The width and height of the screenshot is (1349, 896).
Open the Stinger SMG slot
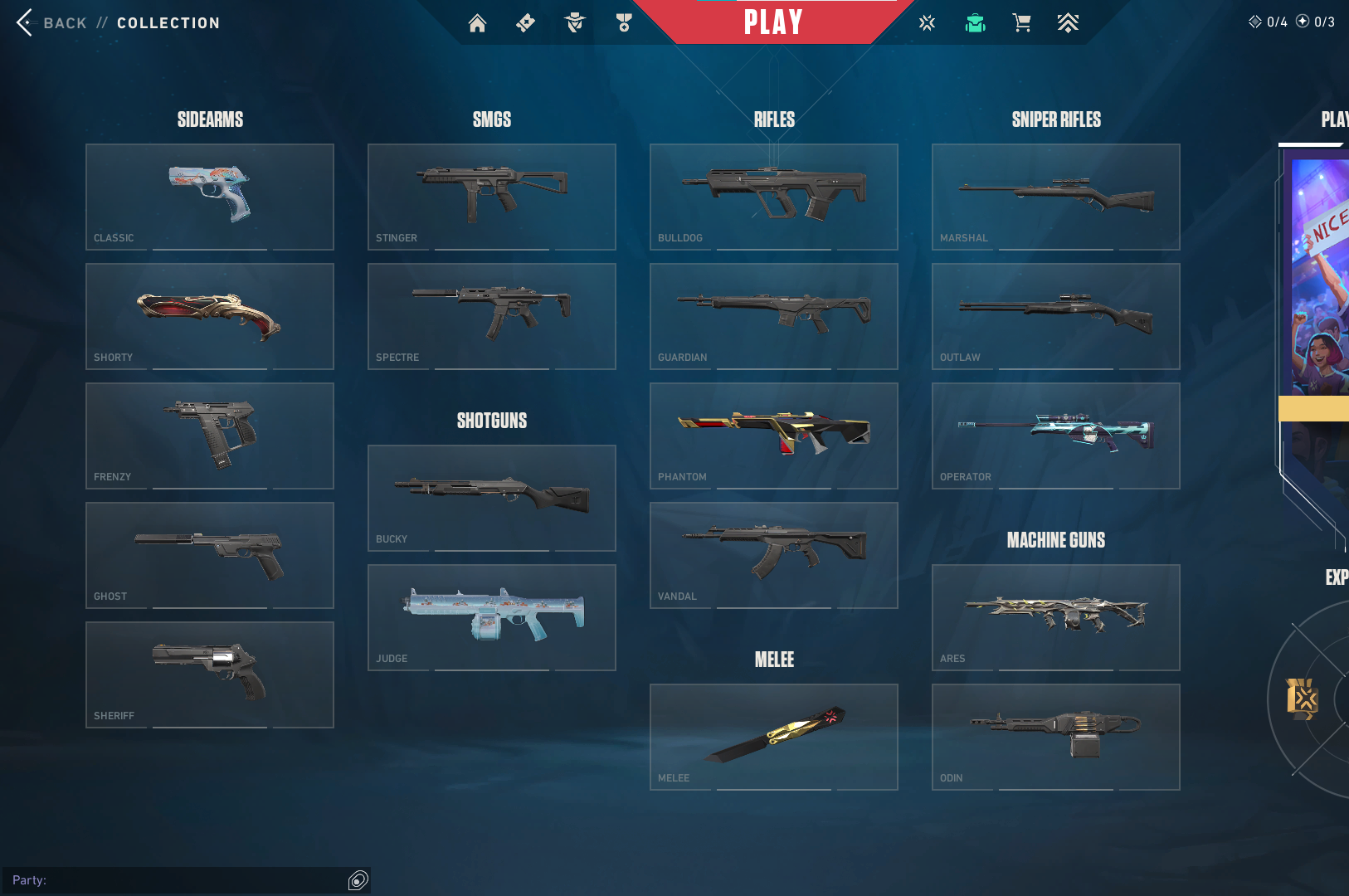point(492,197)
